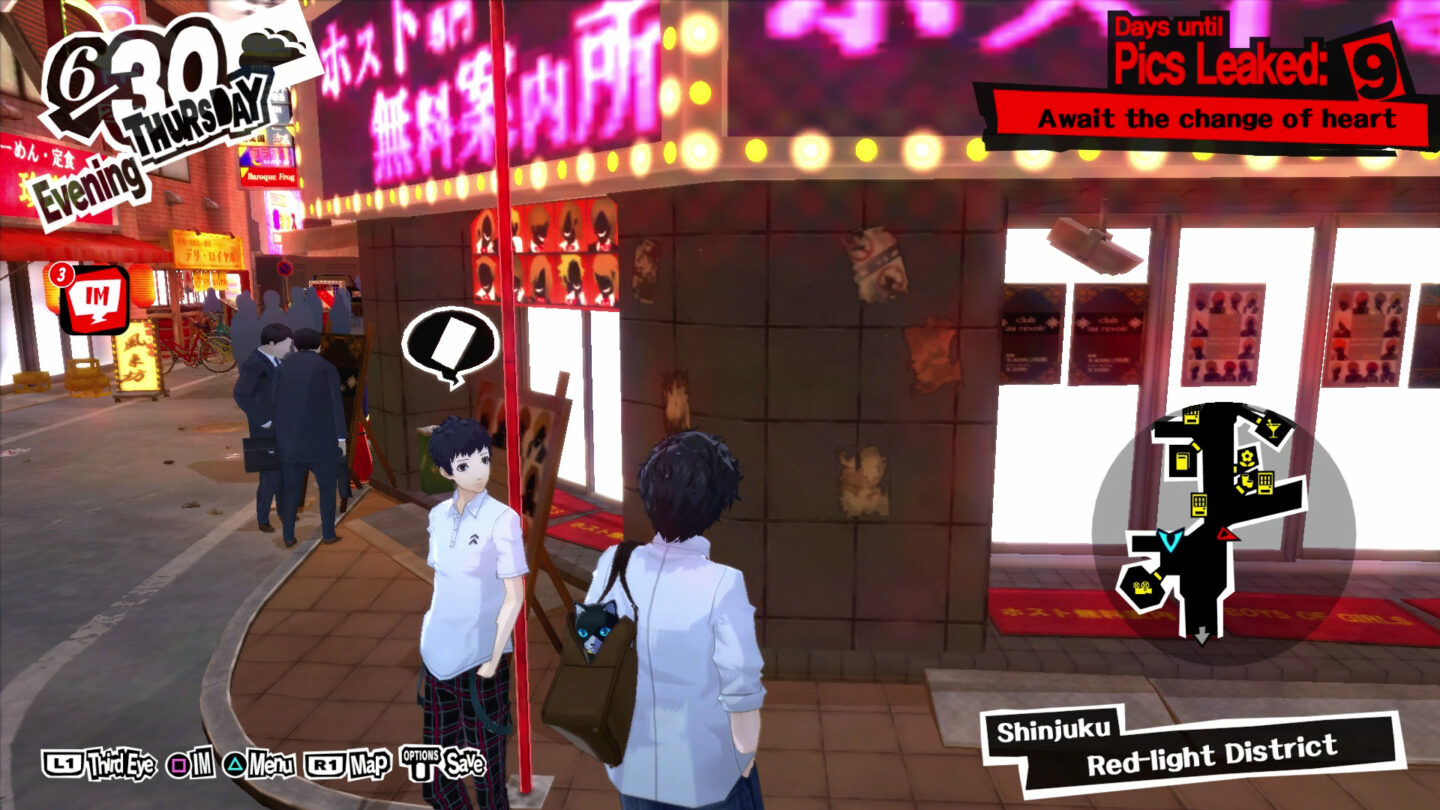Click the cocktail bar icon on the minimap
The image size is (1440, 810).
(x=1271, y=428)
